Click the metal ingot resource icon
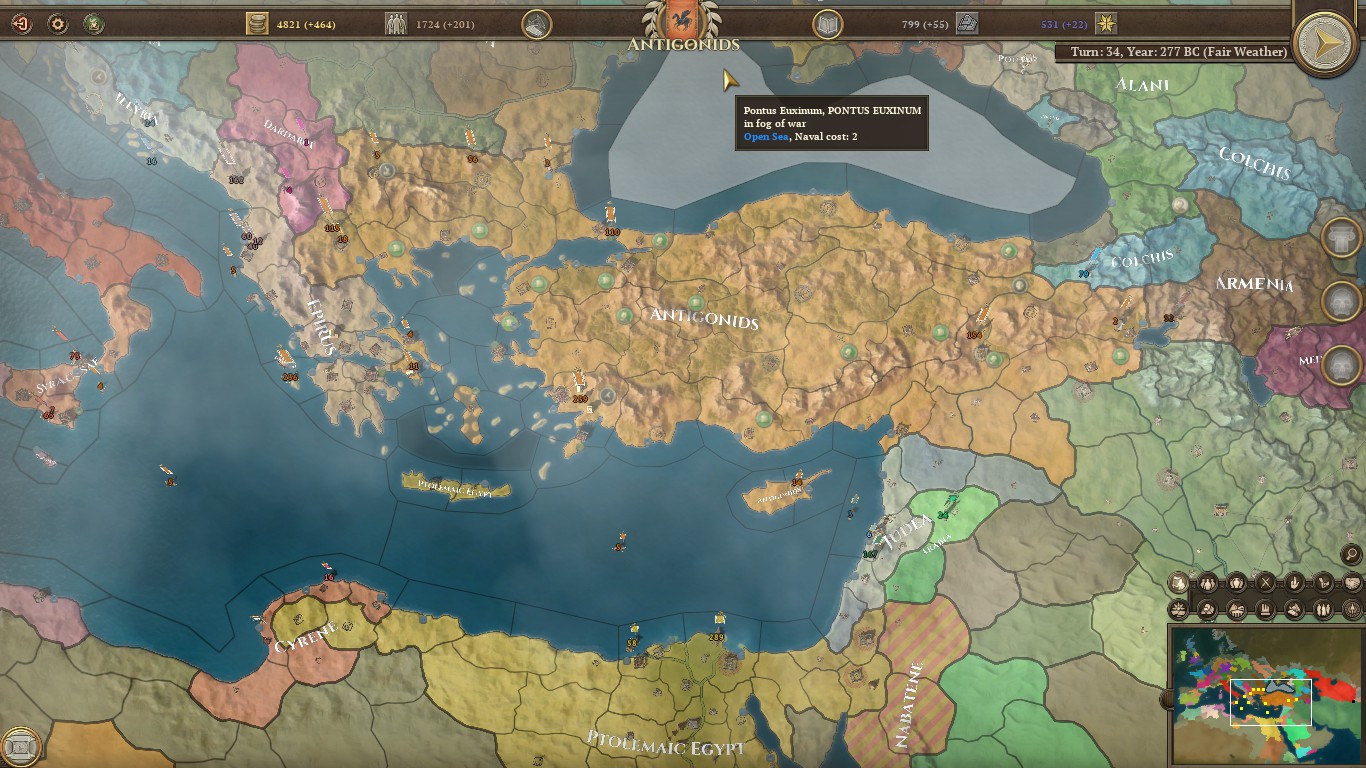 (x=966, y=24)
